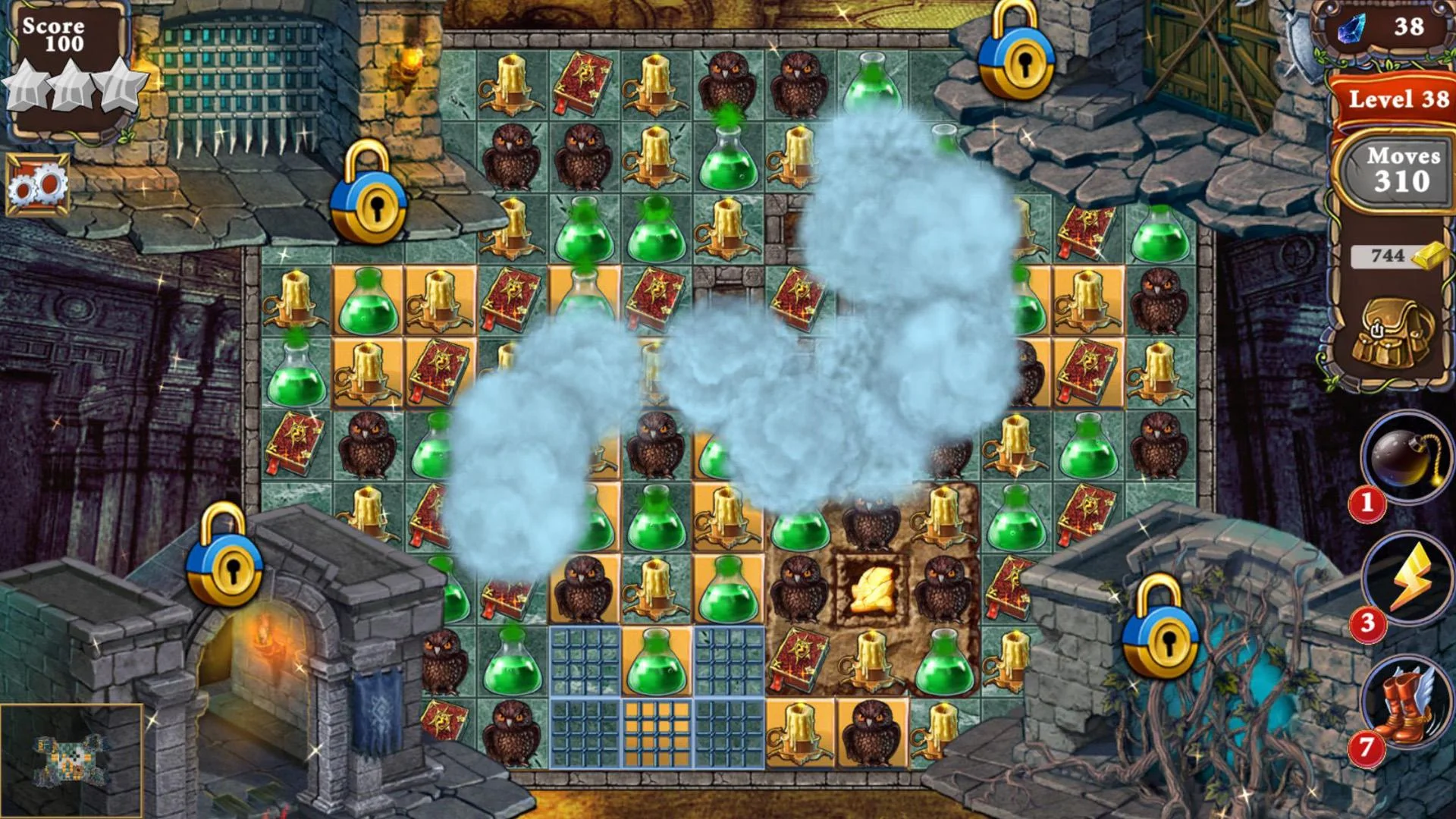Click the gold bar counter showing 744

[x=1394, y=256]
